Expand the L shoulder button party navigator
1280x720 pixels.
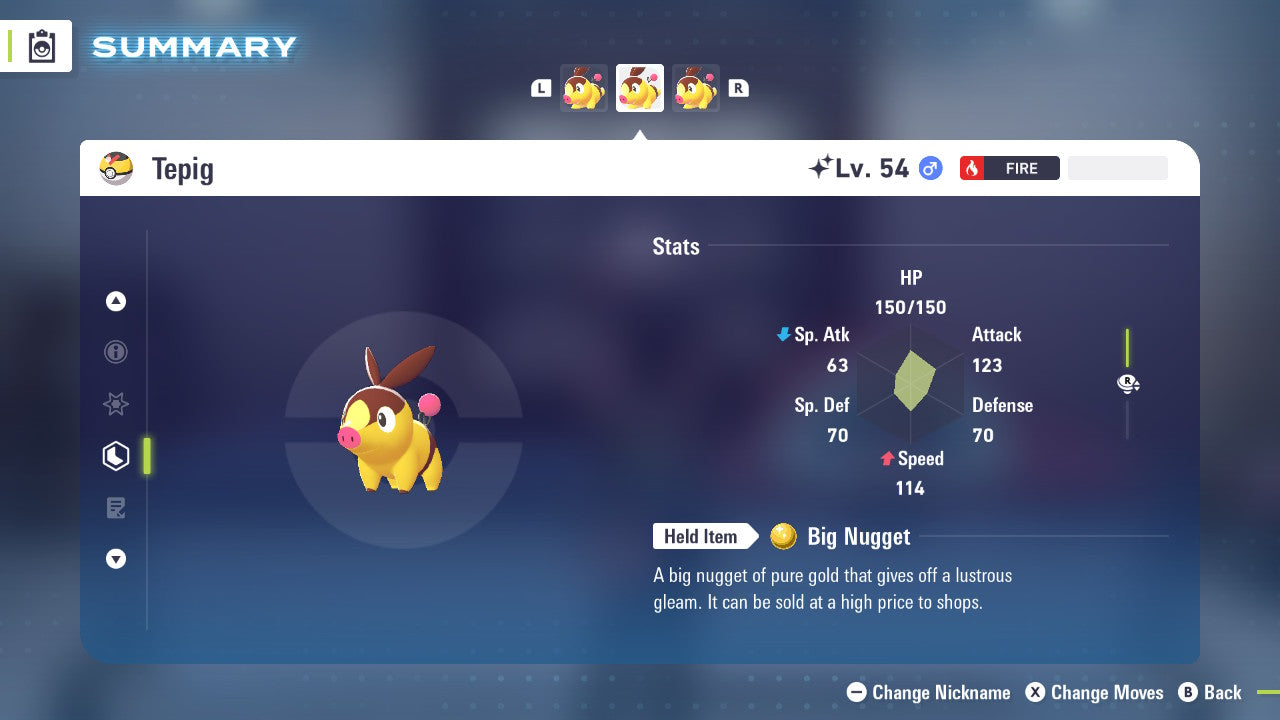[x=540, y=87]
